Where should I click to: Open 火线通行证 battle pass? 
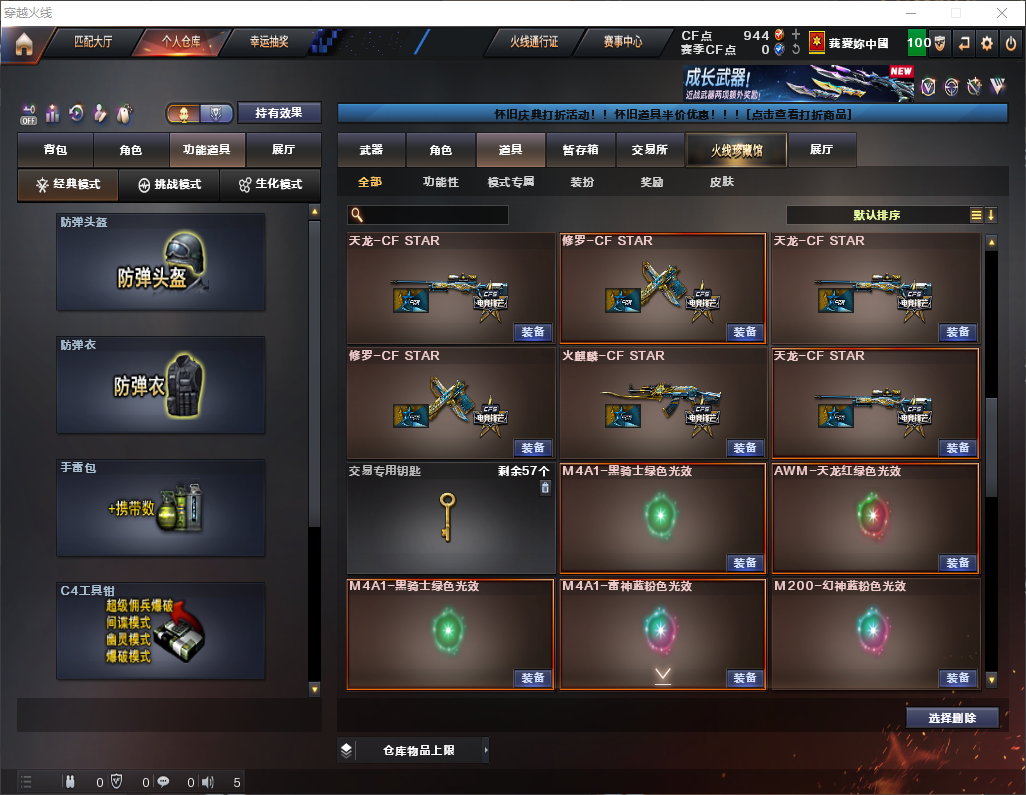click(534, 42)
